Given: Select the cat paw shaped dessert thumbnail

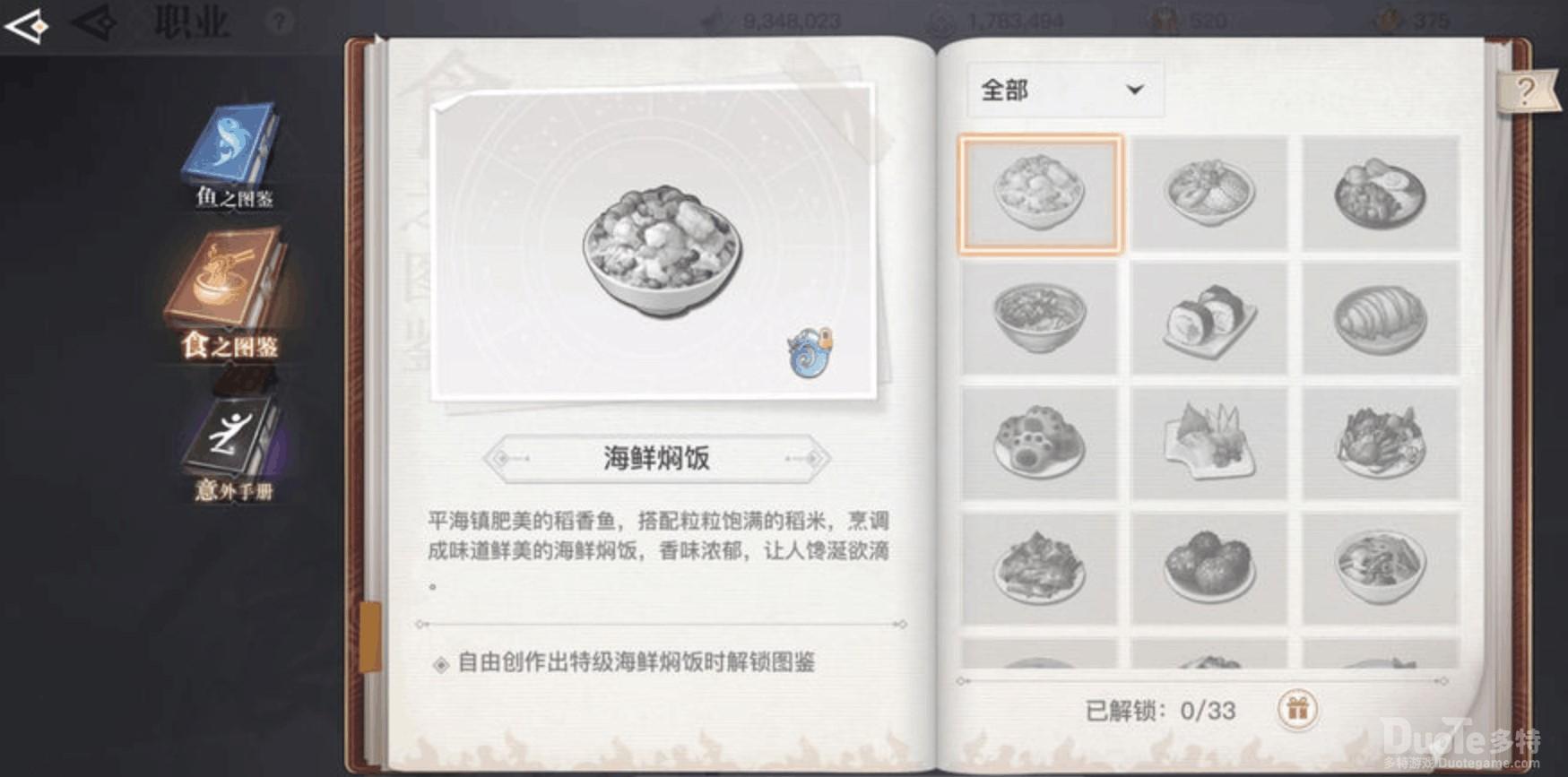Looking at the screenshot, I should point(1040,439).
